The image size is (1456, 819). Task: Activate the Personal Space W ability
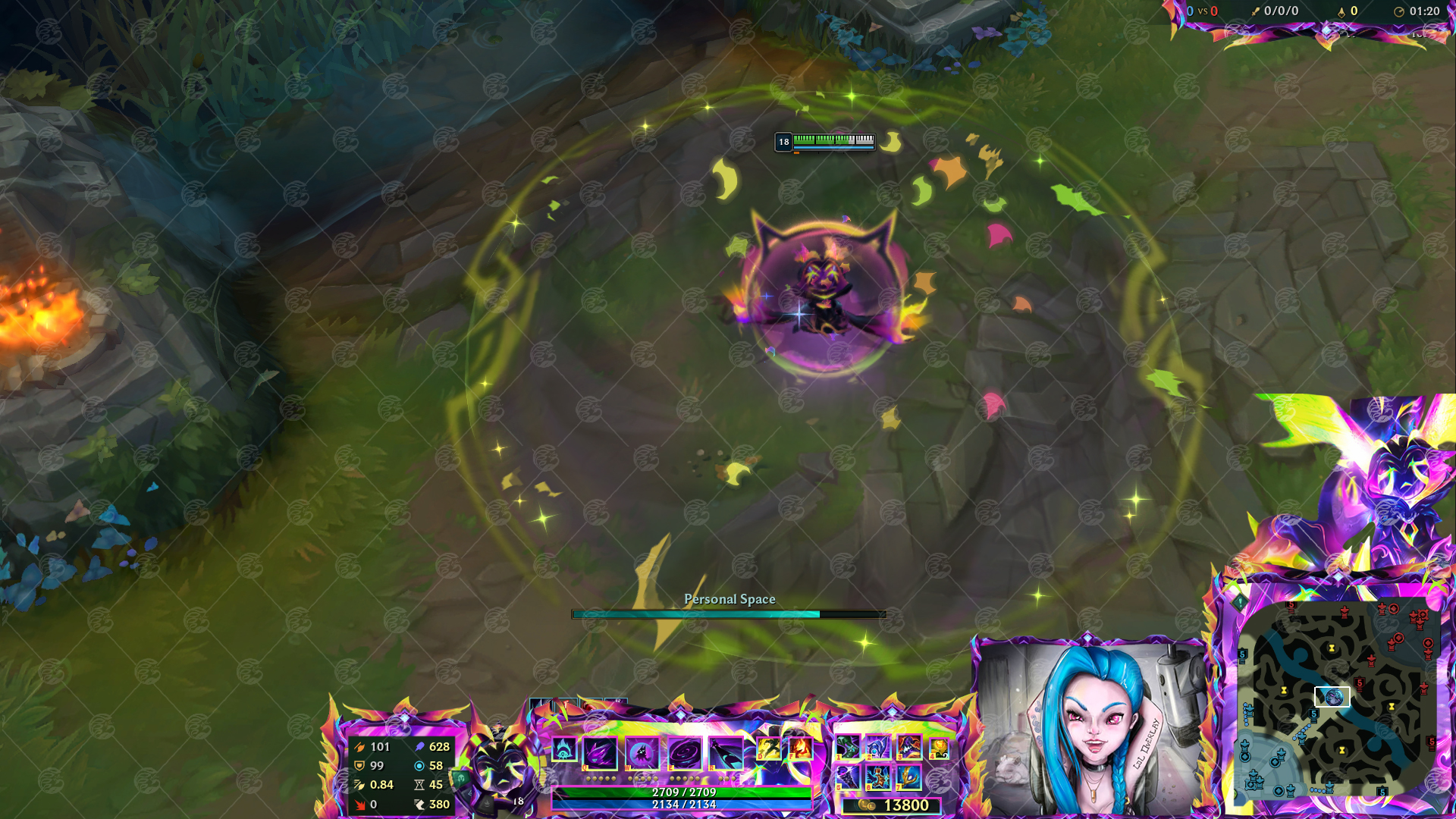[642, 754]
